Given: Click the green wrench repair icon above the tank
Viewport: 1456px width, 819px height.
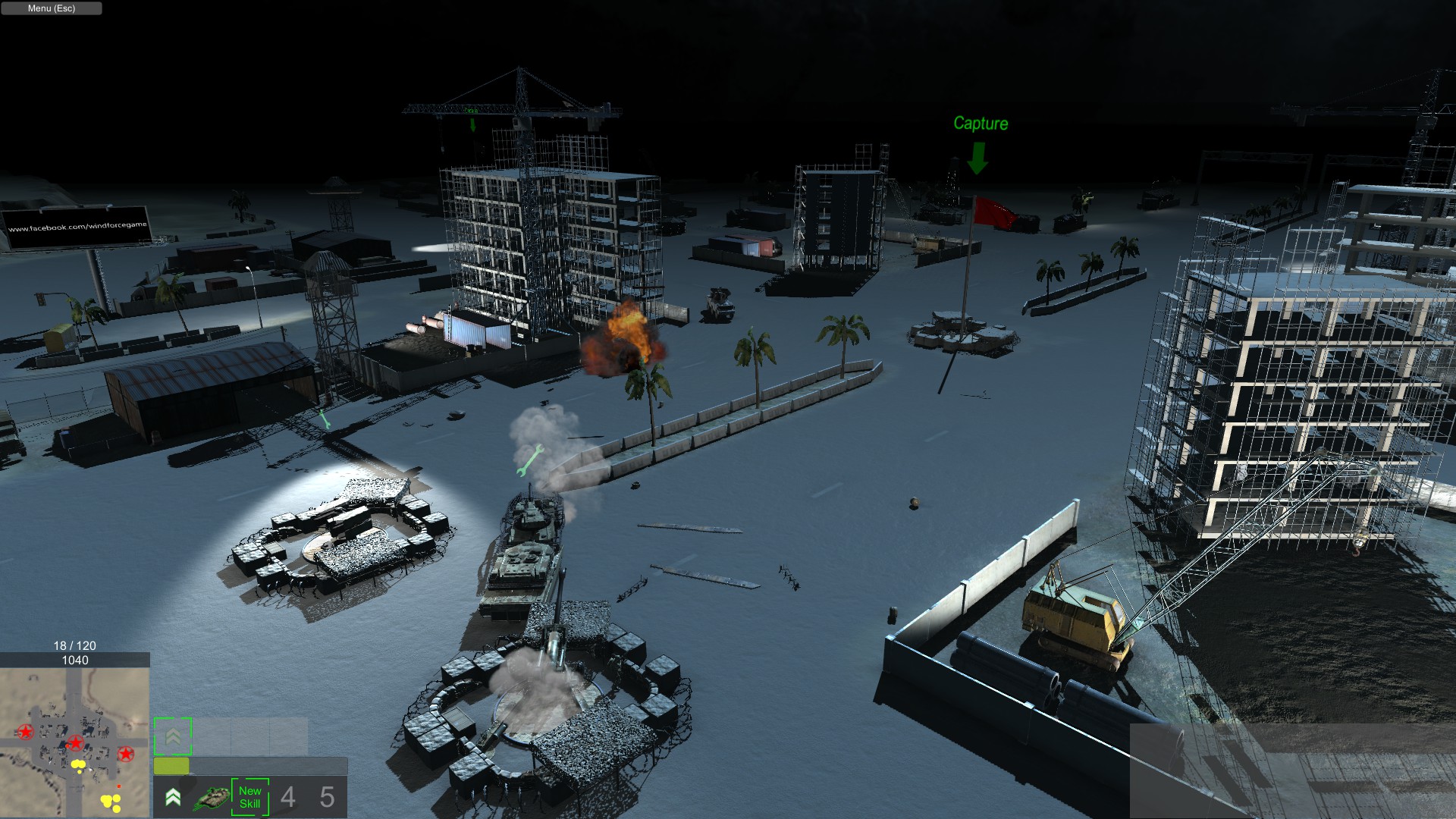Looking at the screenshot, I should pyautogui.click(x=529, y=460).
